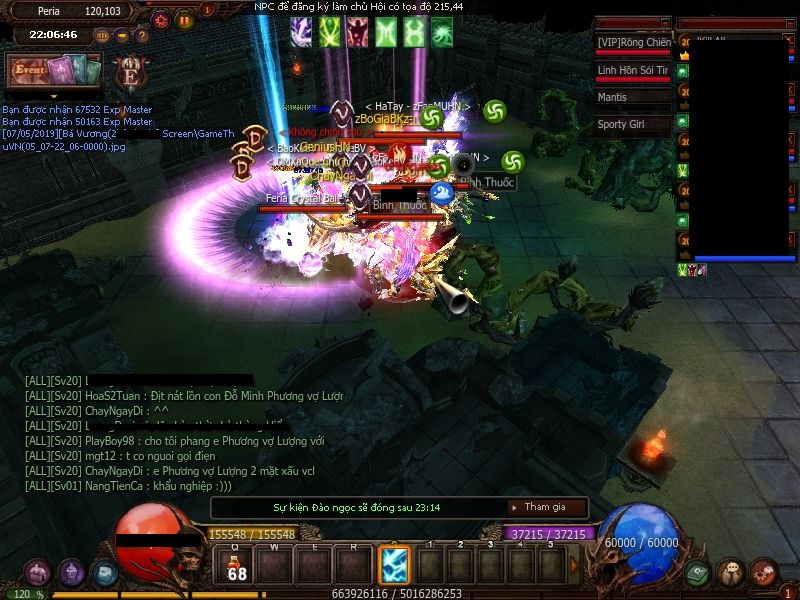
Task: Toggle the 3D view button
Action: click(x=102, y=35)
